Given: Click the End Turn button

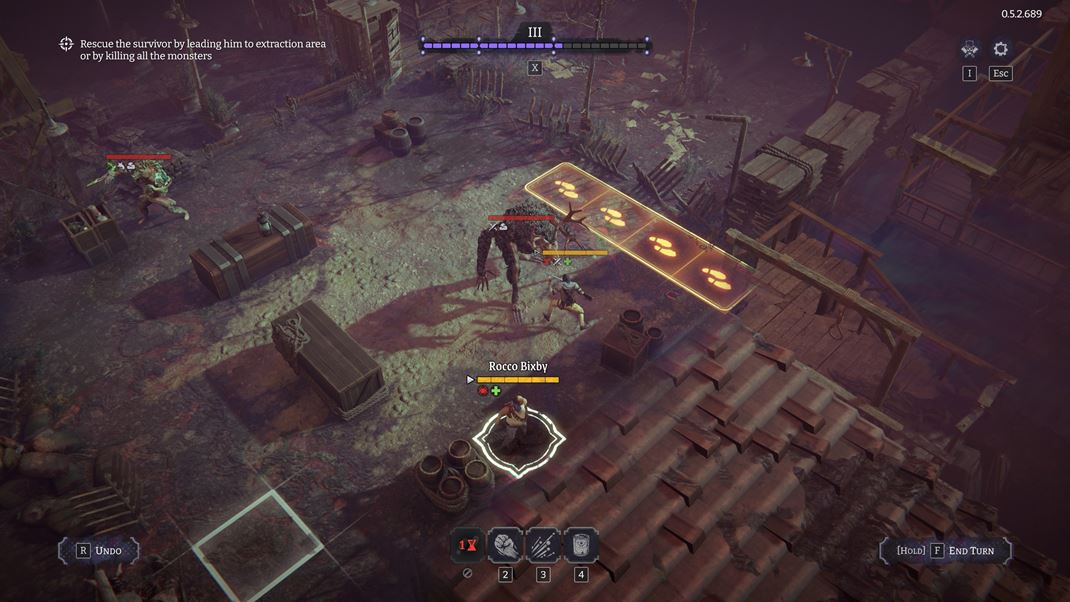Looking at the screenshot, I should pyautogui.click(x=946, y=550).
